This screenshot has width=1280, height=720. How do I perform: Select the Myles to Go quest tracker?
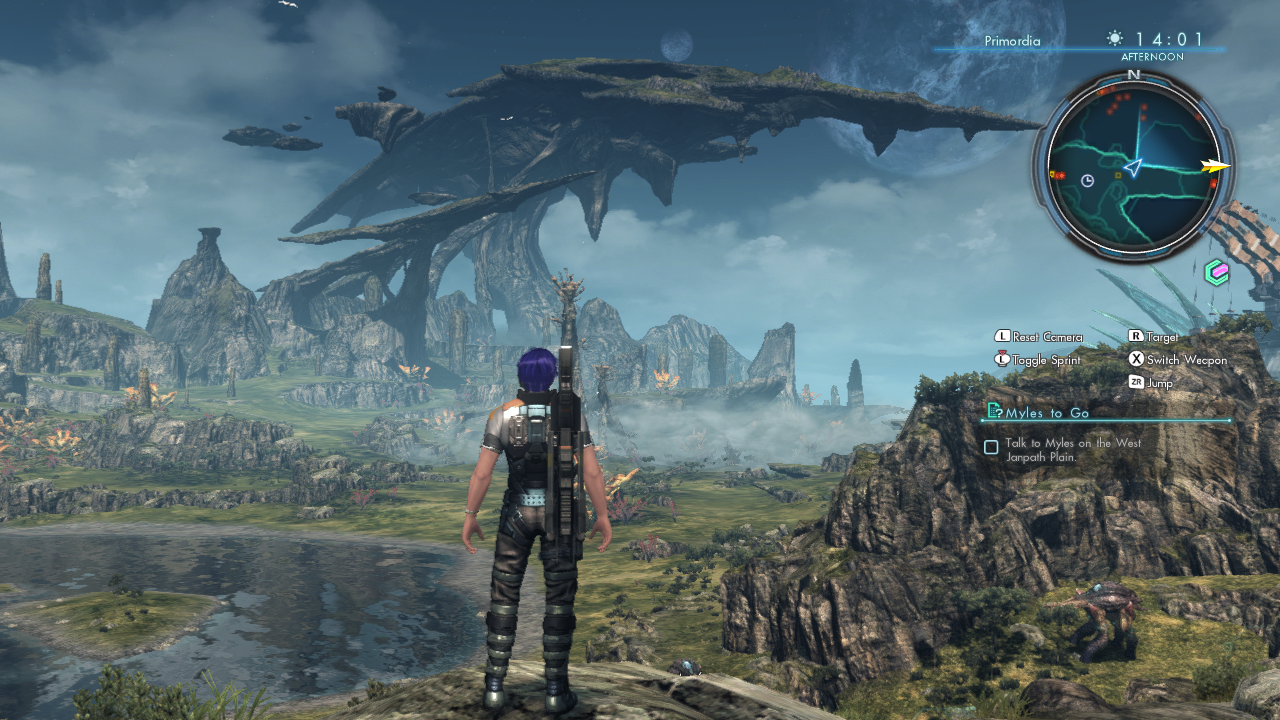(x=1048, y=412)
